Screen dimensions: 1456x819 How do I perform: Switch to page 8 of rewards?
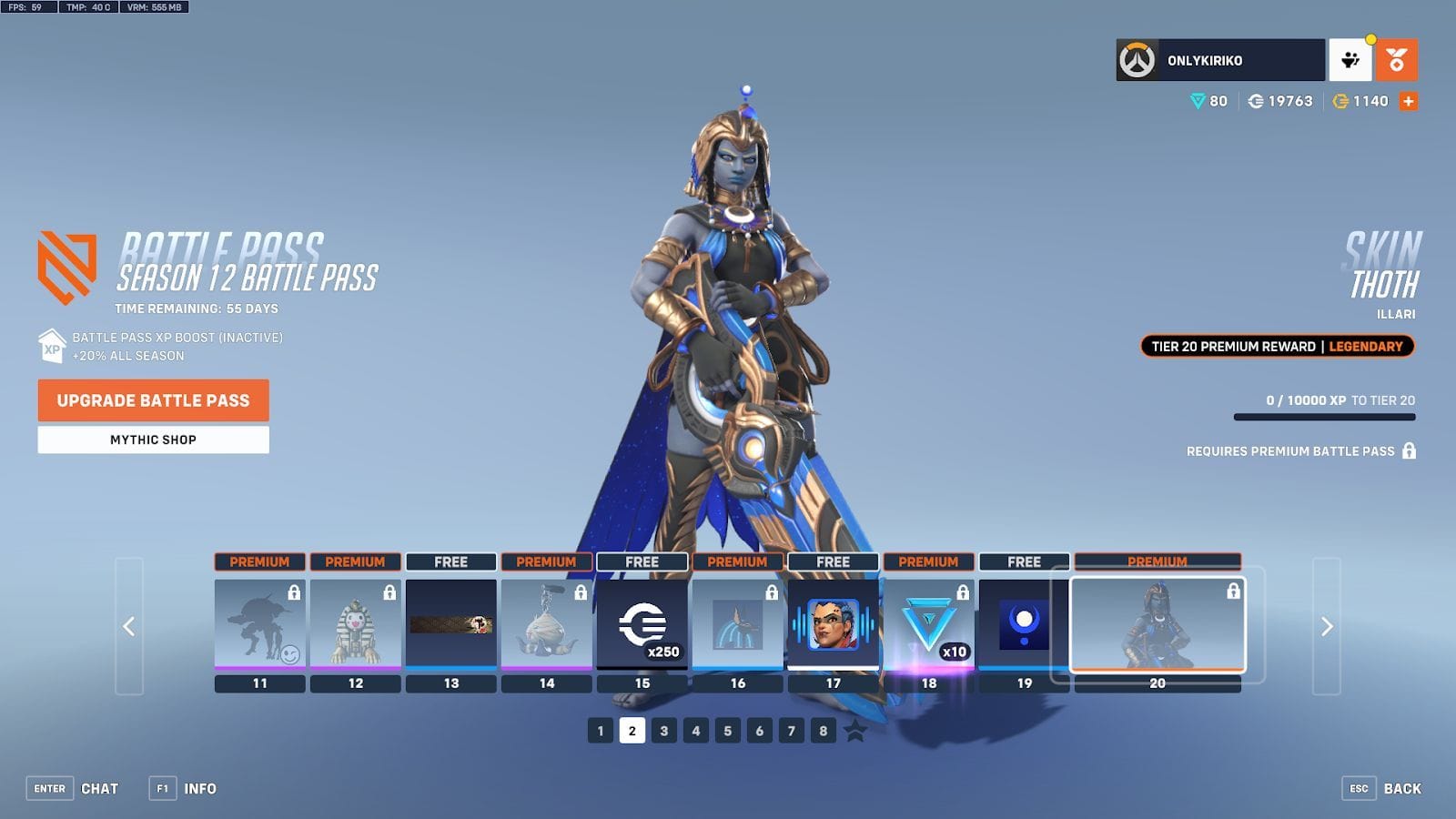tap(822, 729)
